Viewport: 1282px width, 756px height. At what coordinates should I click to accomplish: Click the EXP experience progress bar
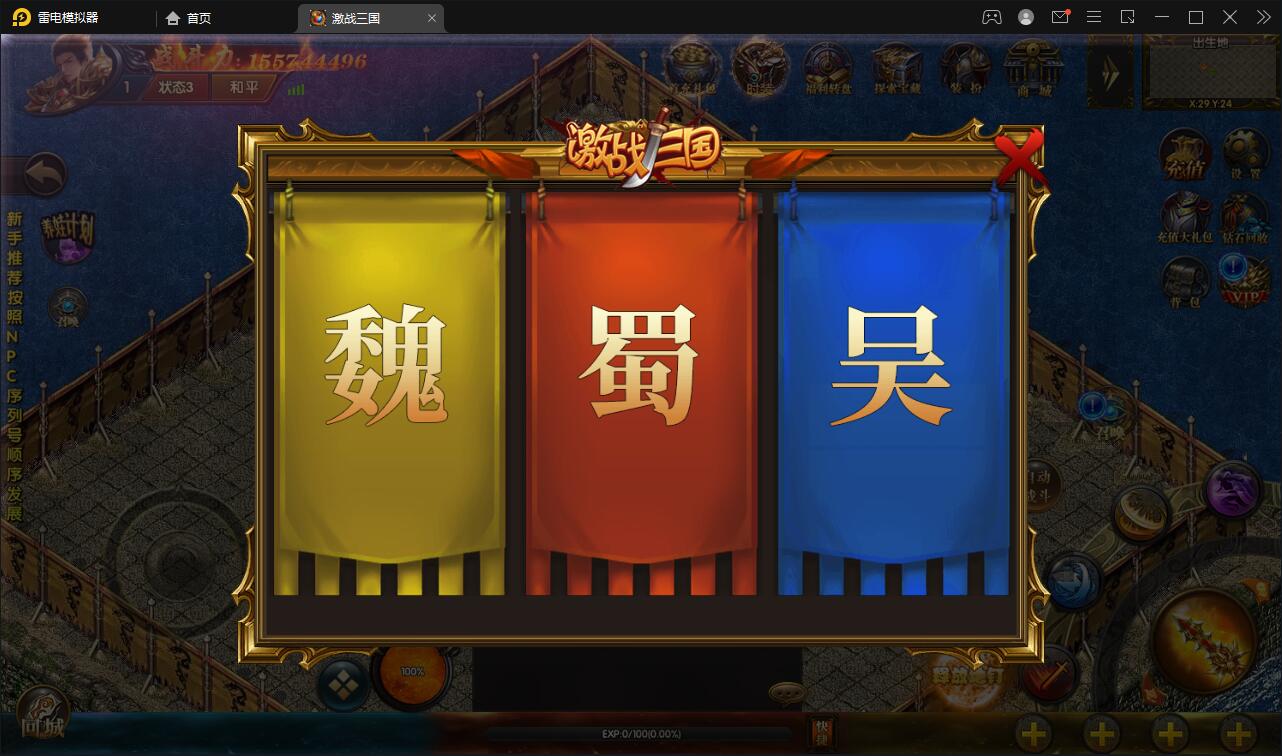pos(640,733)
